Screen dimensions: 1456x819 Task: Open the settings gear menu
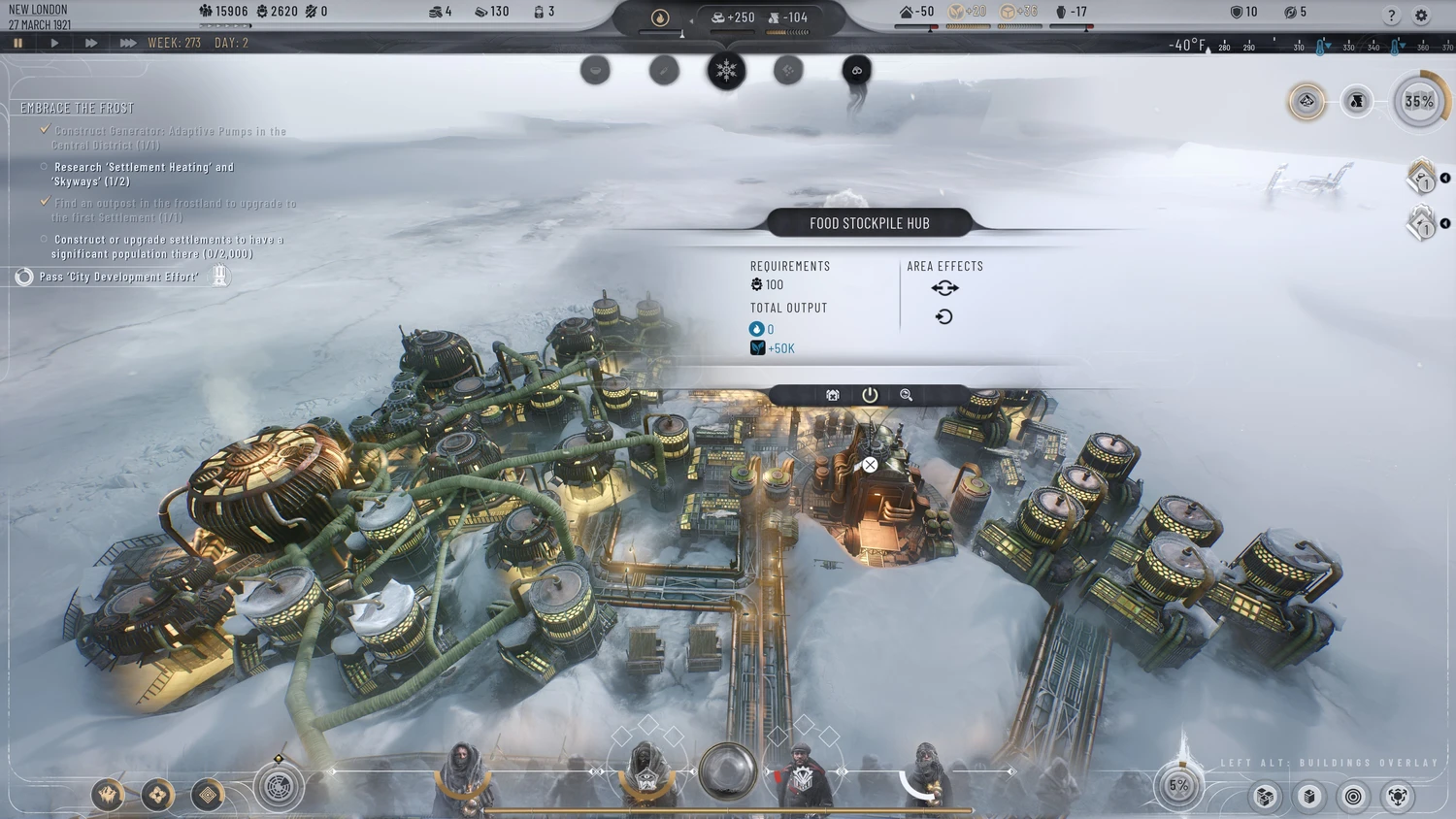click(1421, 16)
